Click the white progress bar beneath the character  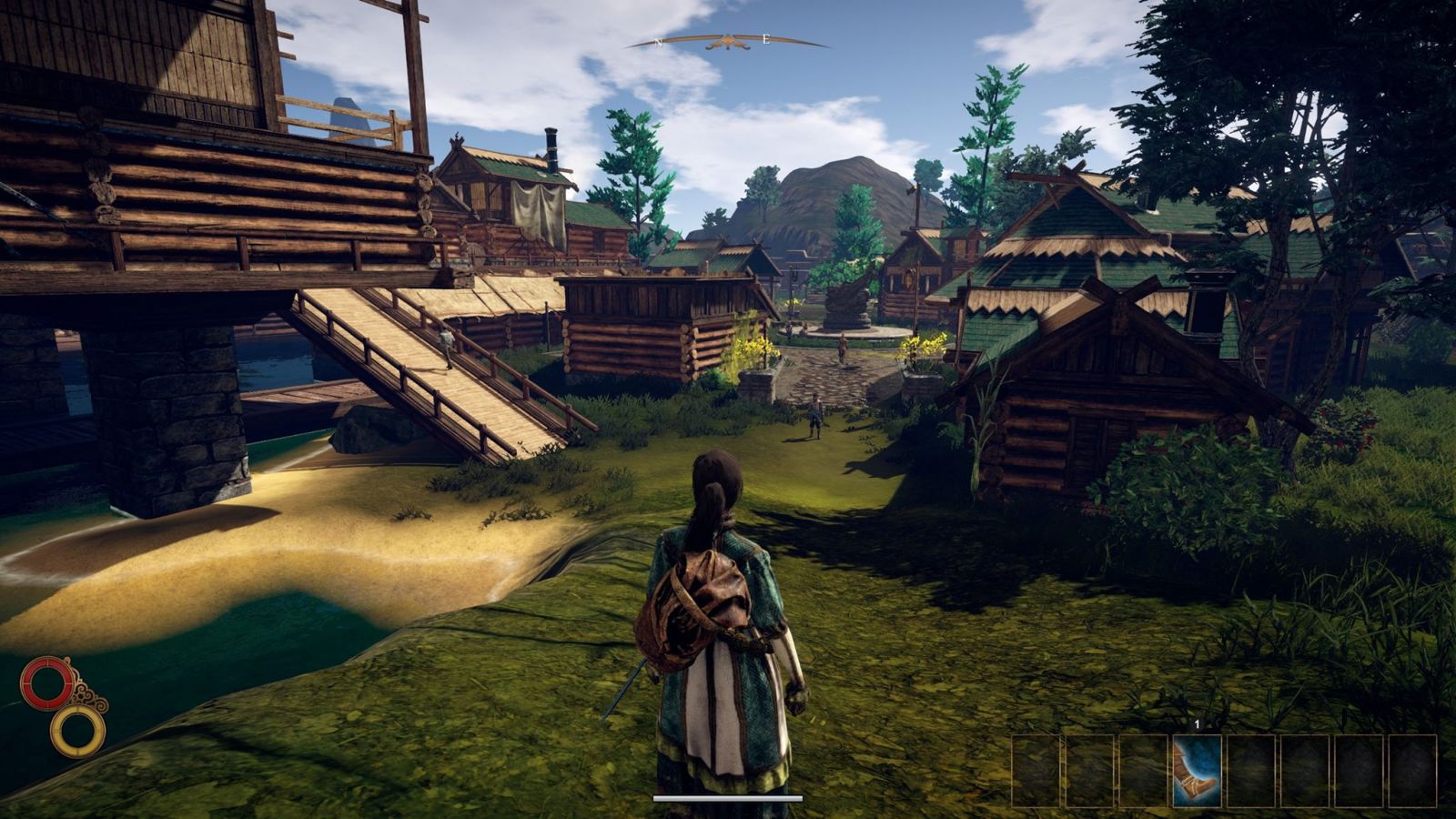pyautogui.click(x=728, y=795)
